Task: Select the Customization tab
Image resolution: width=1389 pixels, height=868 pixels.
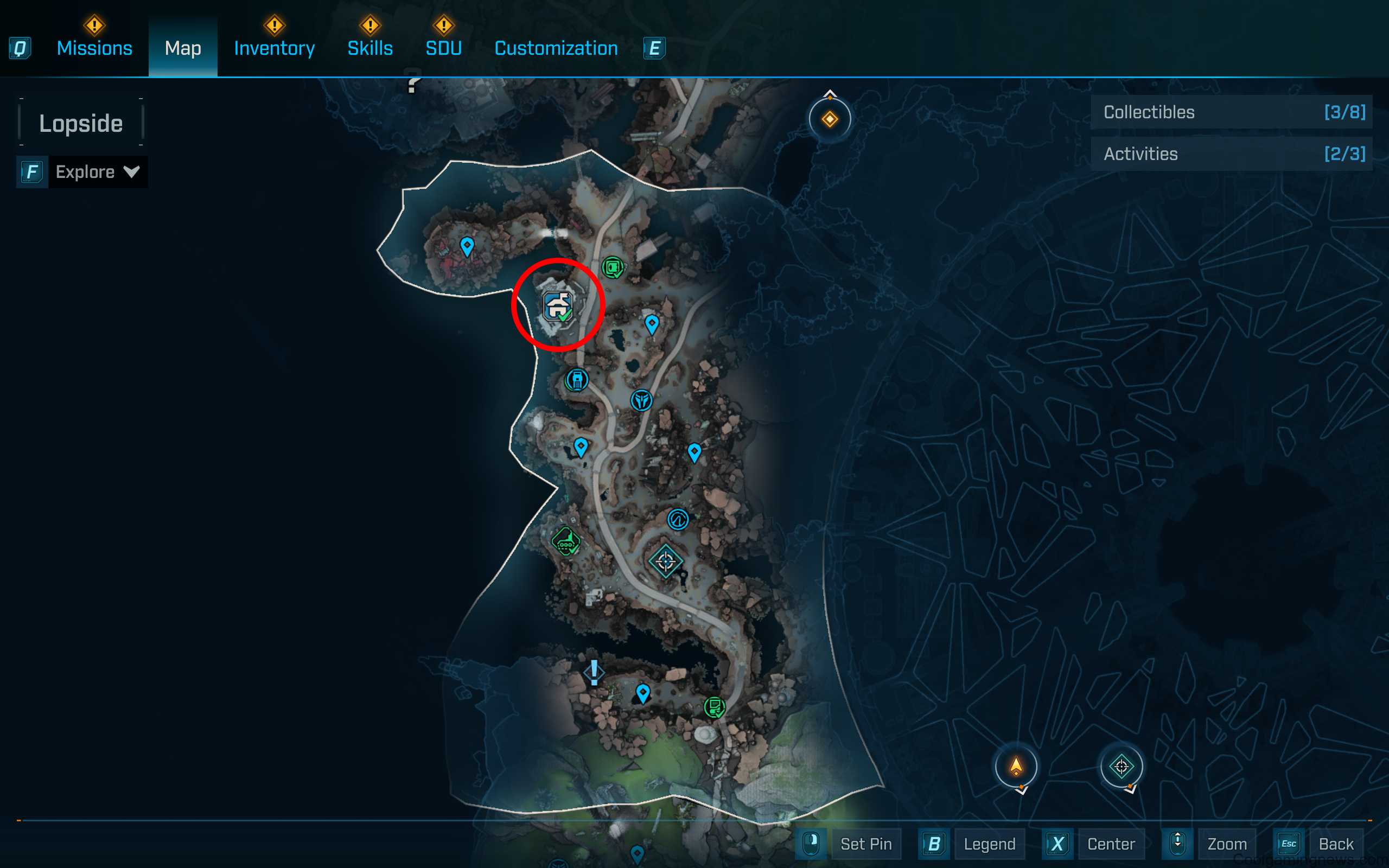Action: point(556,48)
